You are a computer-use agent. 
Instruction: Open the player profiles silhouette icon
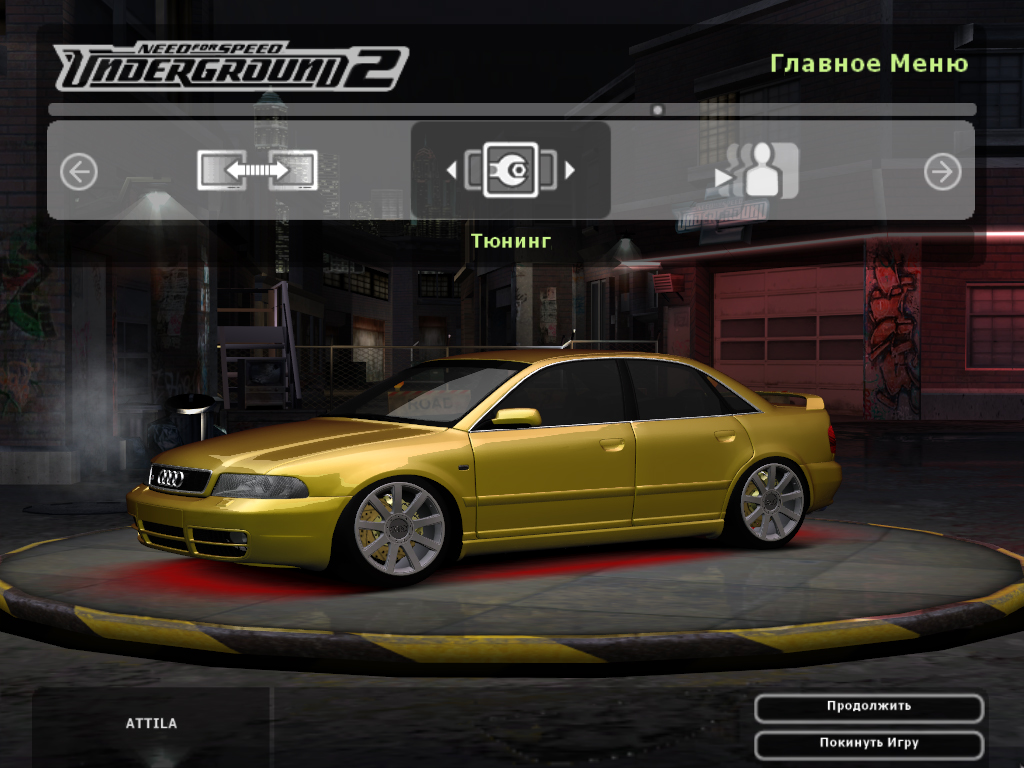[757, 171]
